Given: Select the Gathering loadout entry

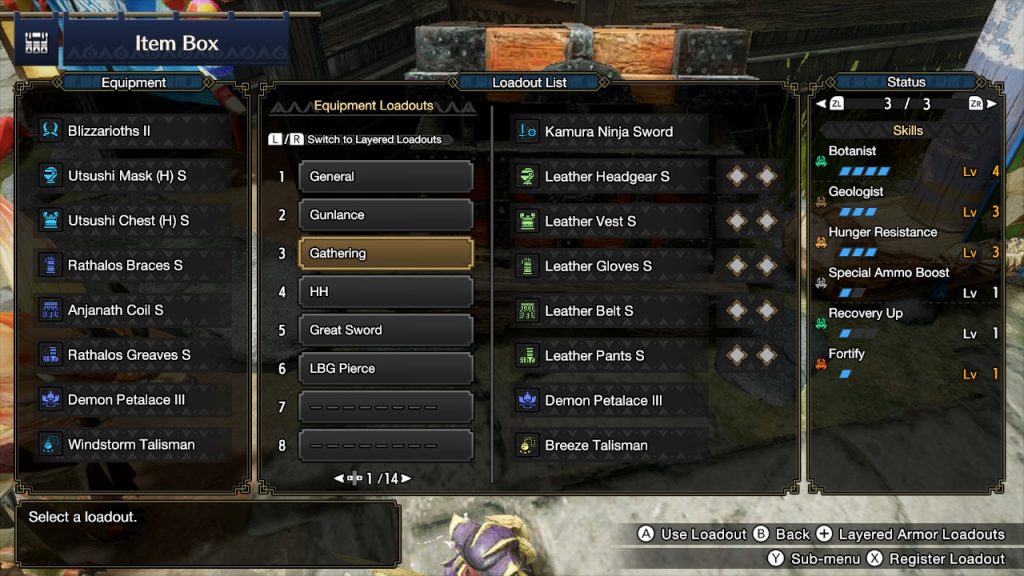Looking at the screenshot, I should click(385, 254).
